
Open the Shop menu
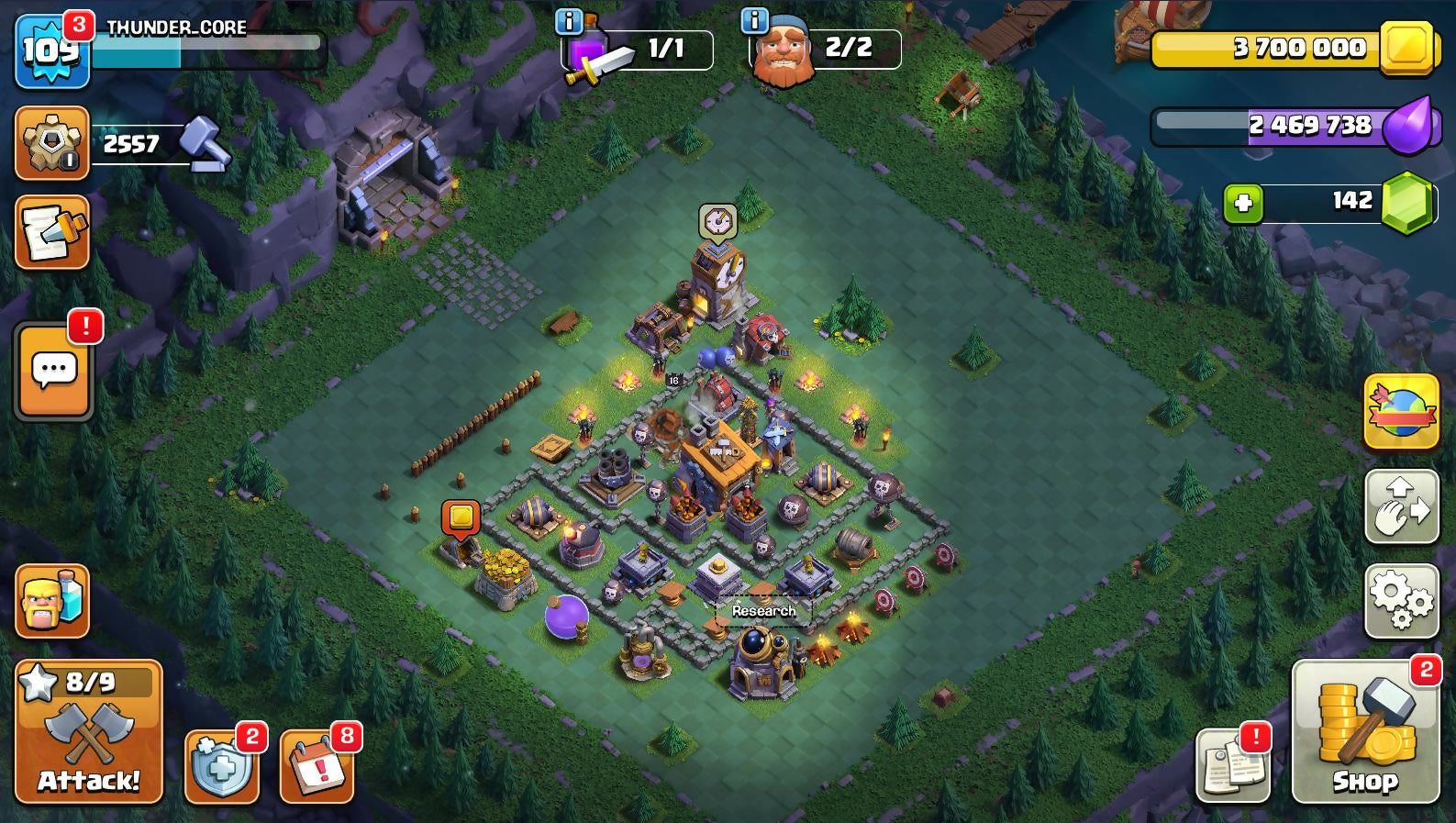[x=1365, y=731]
